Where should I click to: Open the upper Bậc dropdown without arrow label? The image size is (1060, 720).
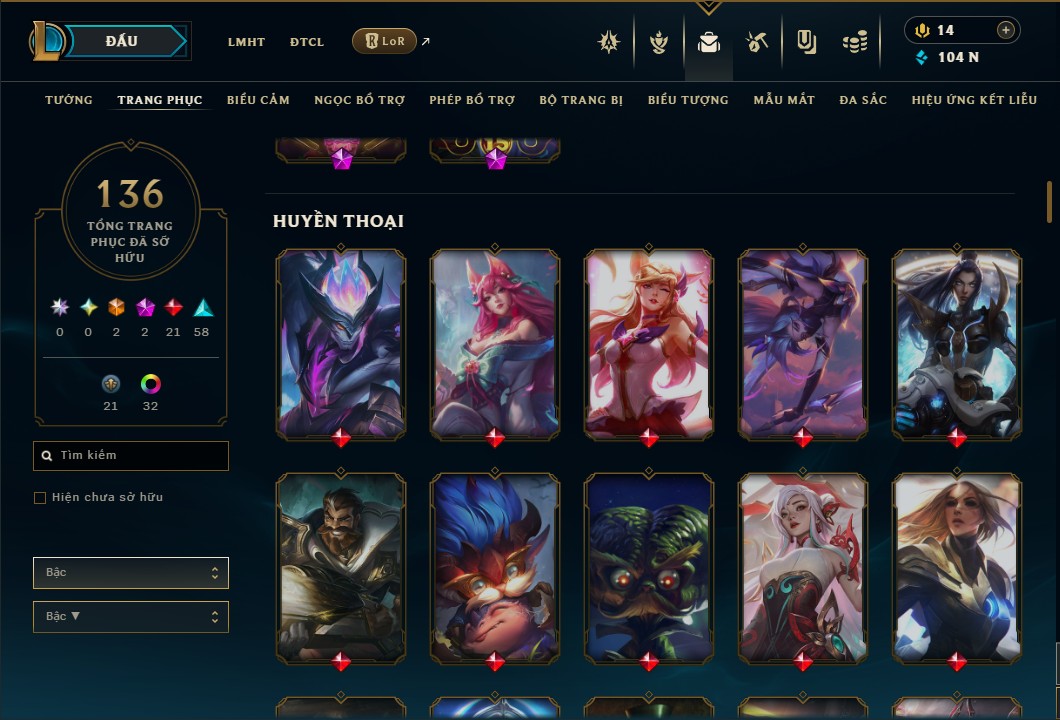click(131, 573)
